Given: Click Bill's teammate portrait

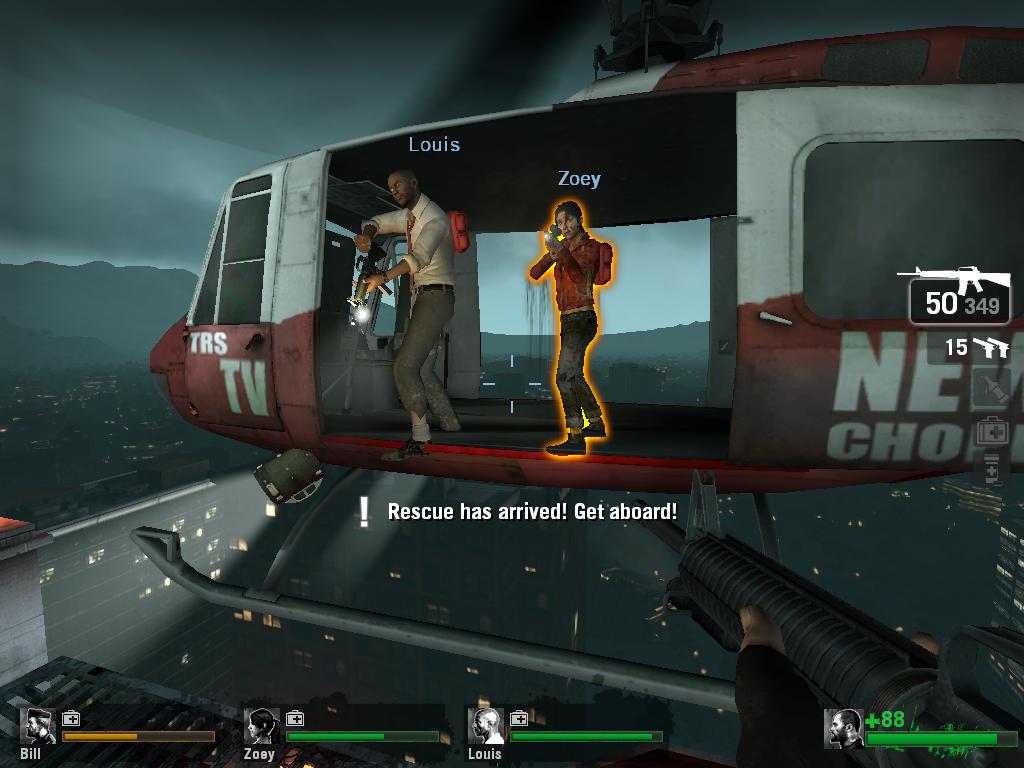Looking at the screenshot, I should click(39, 727).
